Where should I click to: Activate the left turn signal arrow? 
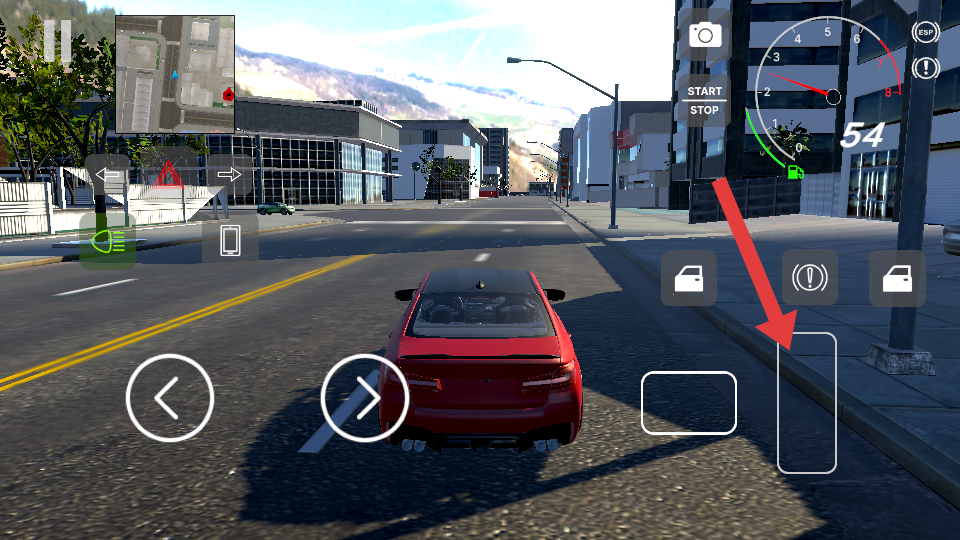click(x=108, y=175)
